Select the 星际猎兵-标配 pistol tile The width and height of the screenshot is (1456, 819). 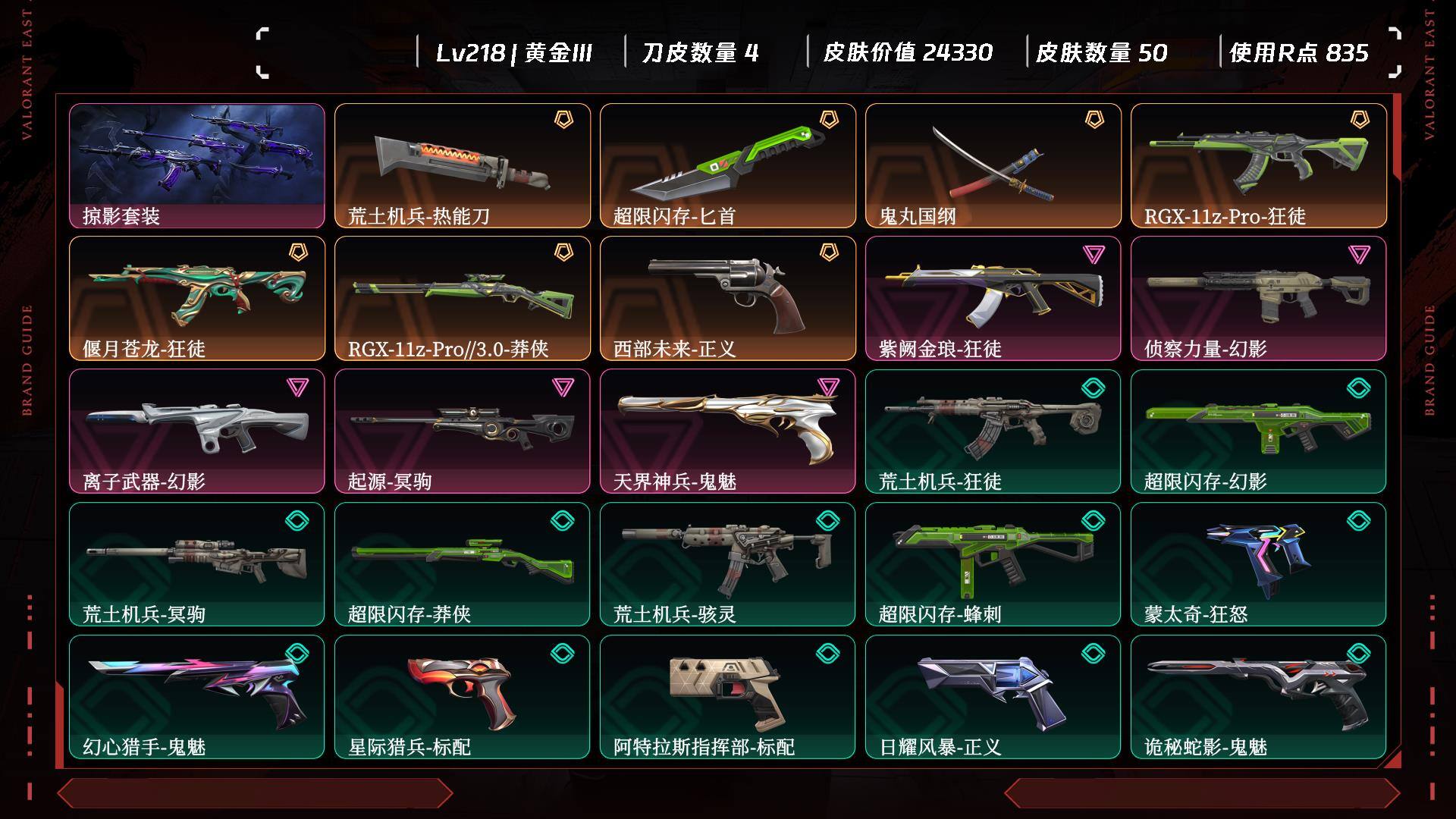click(x=462, y=696)
